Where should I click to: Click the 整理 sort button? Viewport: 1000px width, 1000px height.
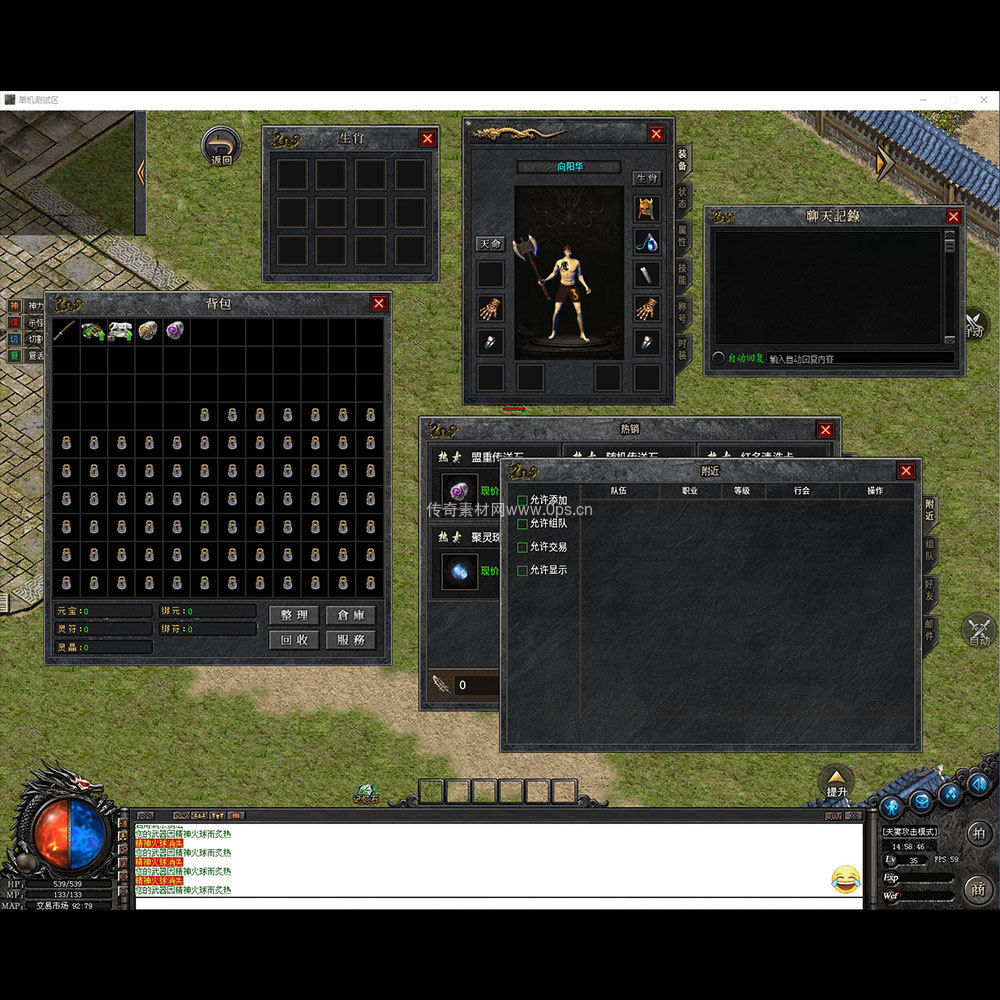pyautogui.click(x=294, y=615)
